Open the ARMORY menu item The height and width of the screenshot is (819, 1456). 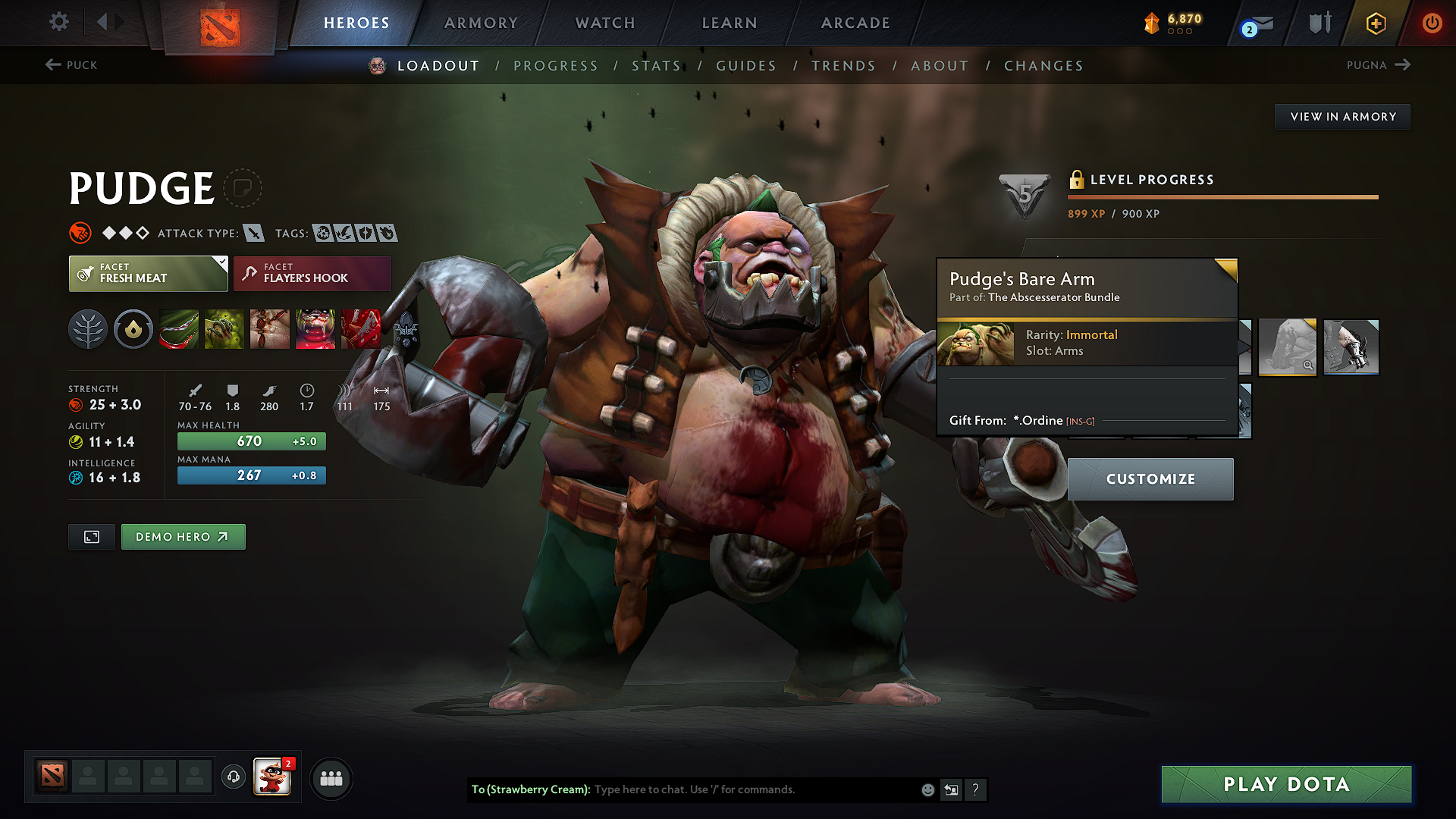(480, 23)
